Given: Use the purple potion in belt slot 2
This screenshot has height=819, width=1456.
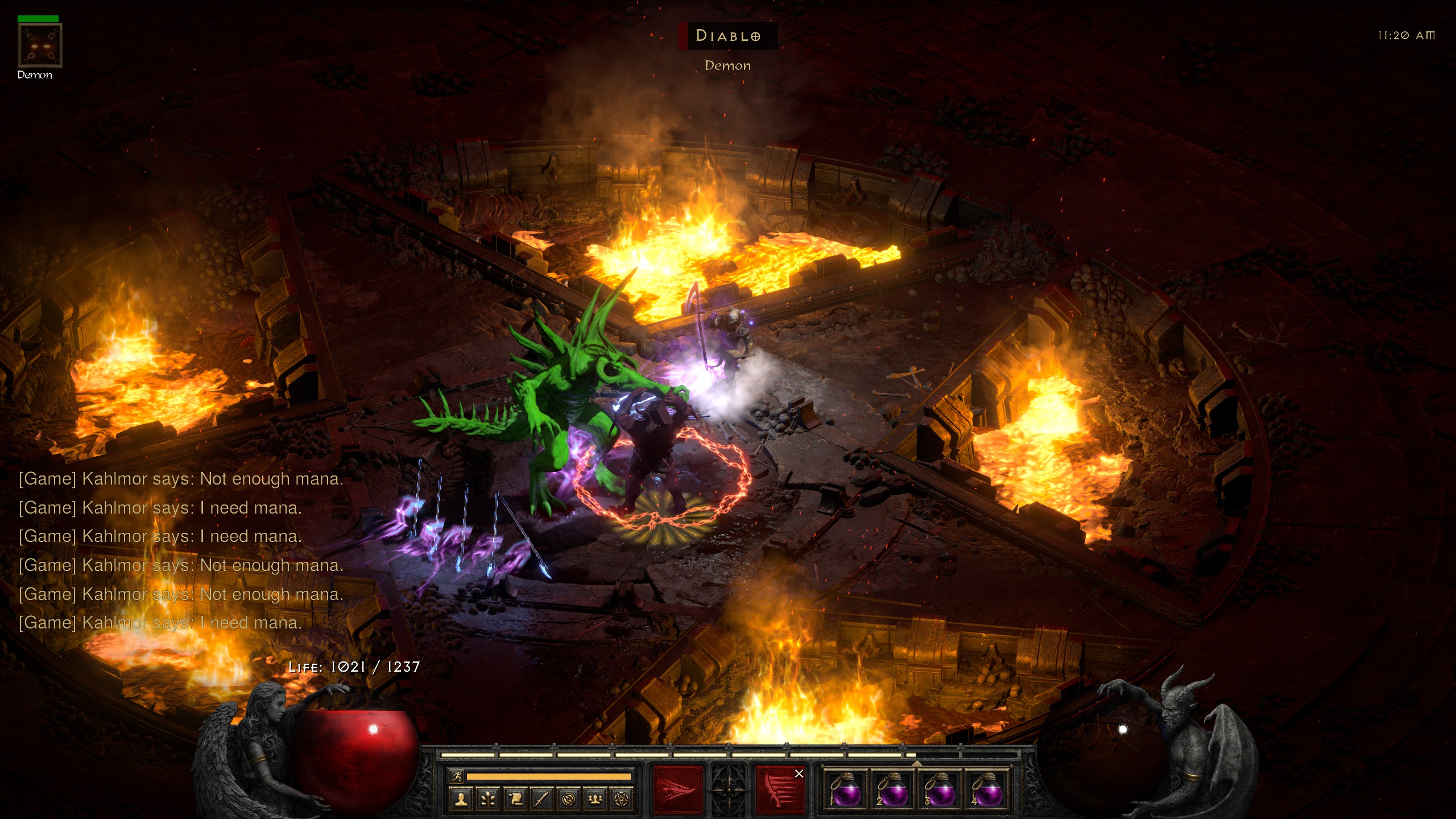Looking at the screenshot, I should [x=893, y=789].
